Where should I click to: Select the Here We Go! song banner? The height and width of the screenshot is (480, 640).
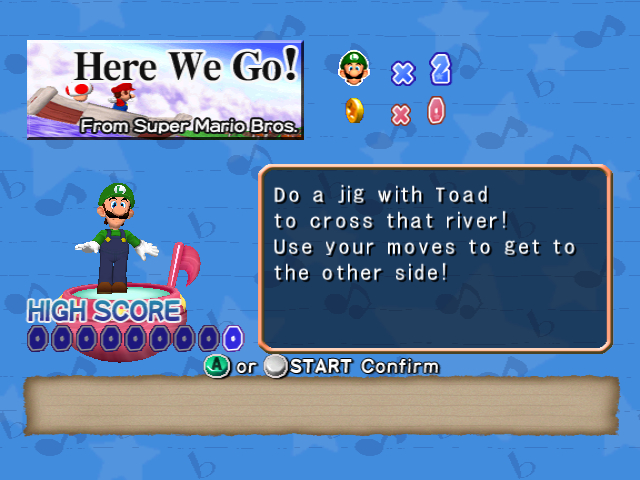point(165,89)
